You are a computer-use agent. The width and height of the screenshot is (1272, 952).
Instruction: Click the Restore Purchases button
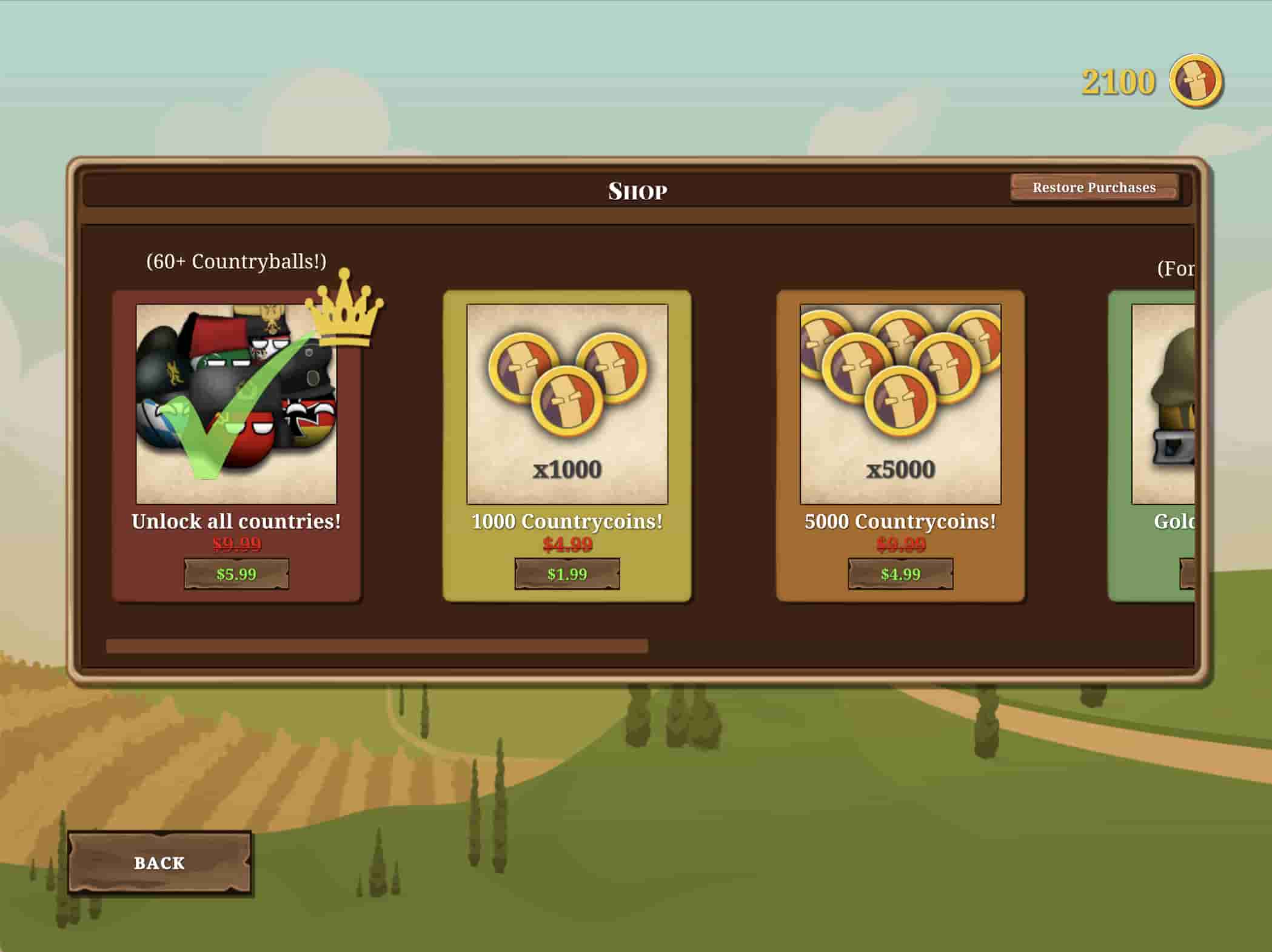(1094, 187)
